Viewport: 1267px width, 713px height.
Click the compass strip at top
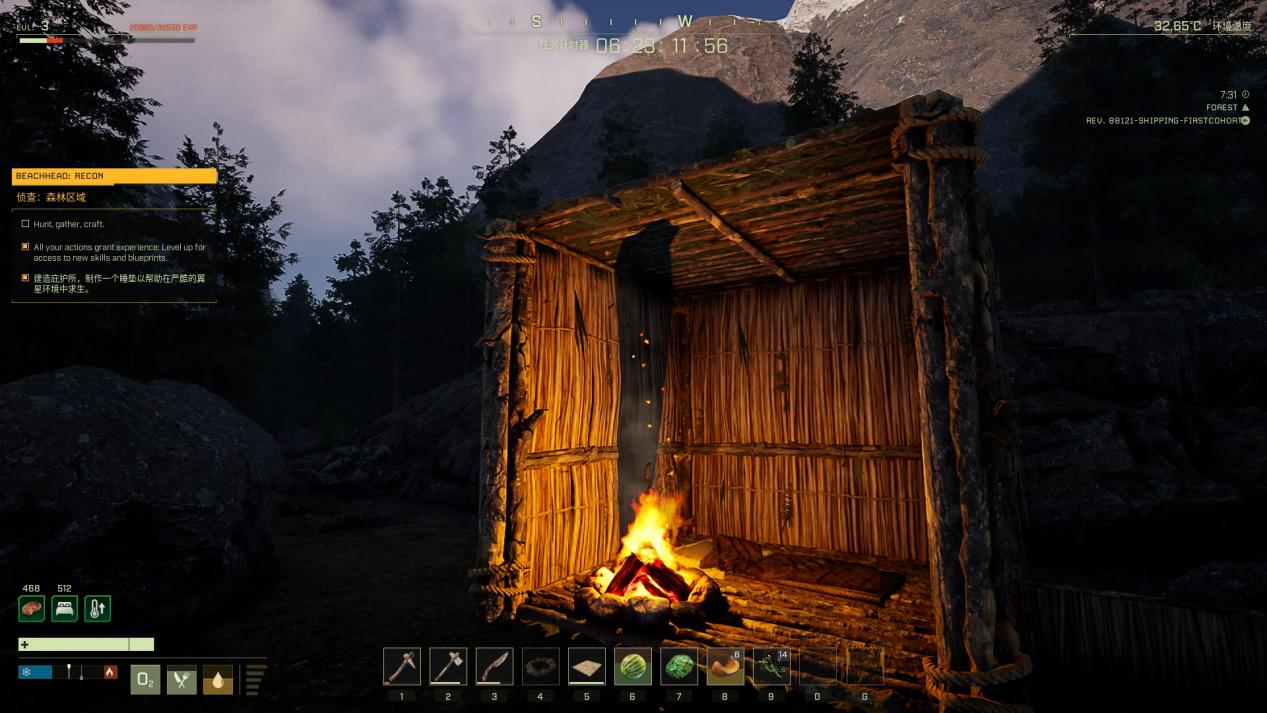pos(610,22)
